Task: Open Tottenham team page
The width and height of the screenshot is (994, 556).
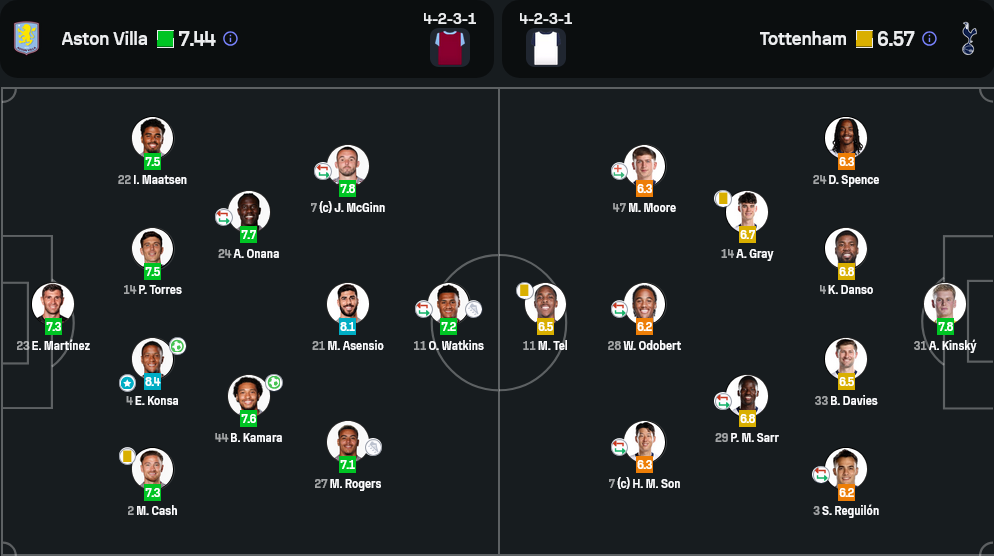Action: (802, 39)
